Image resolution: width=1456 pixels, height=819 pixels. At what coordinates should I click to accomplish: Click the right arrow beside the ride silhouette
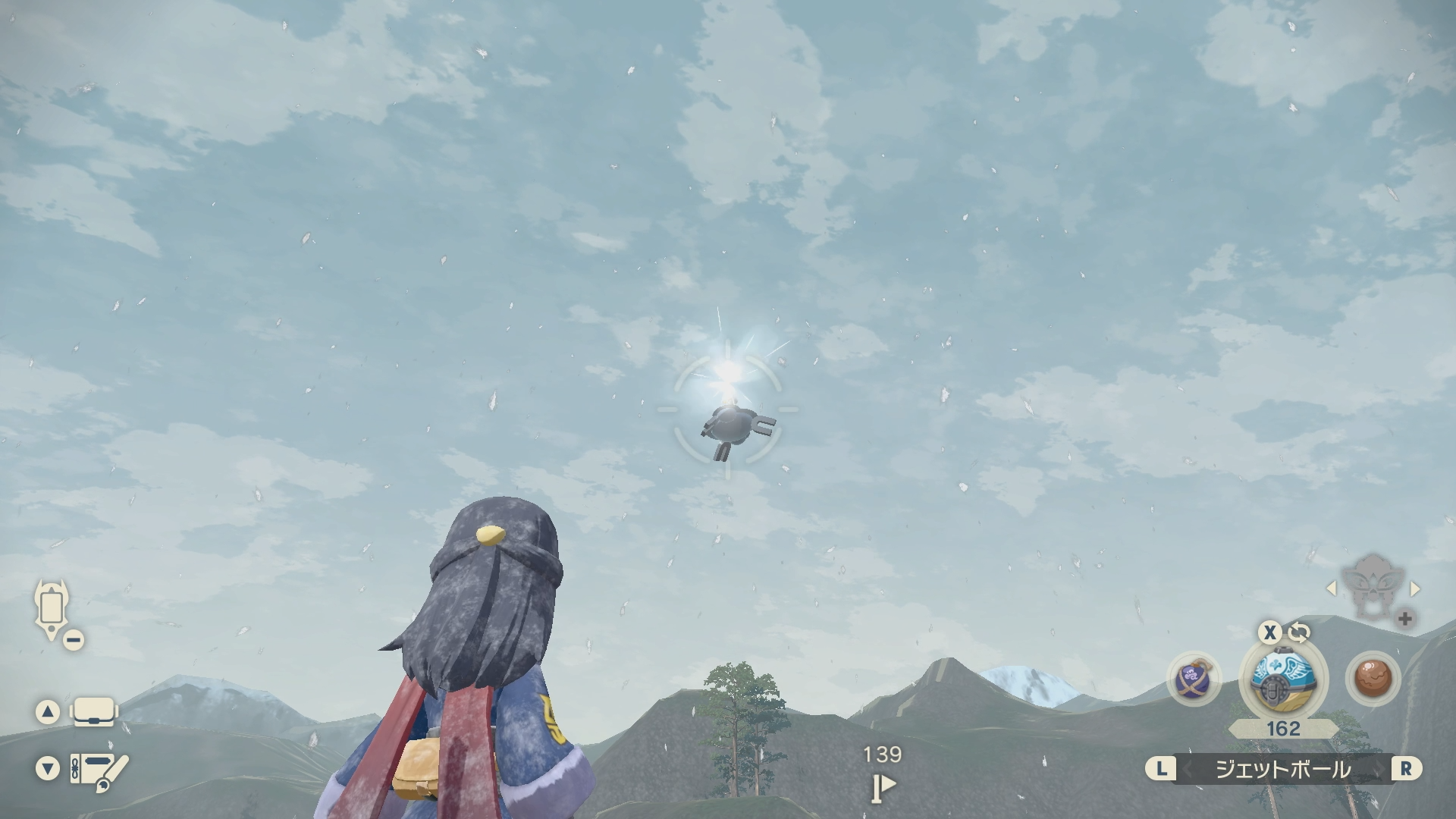click(x=1414, y=588)
